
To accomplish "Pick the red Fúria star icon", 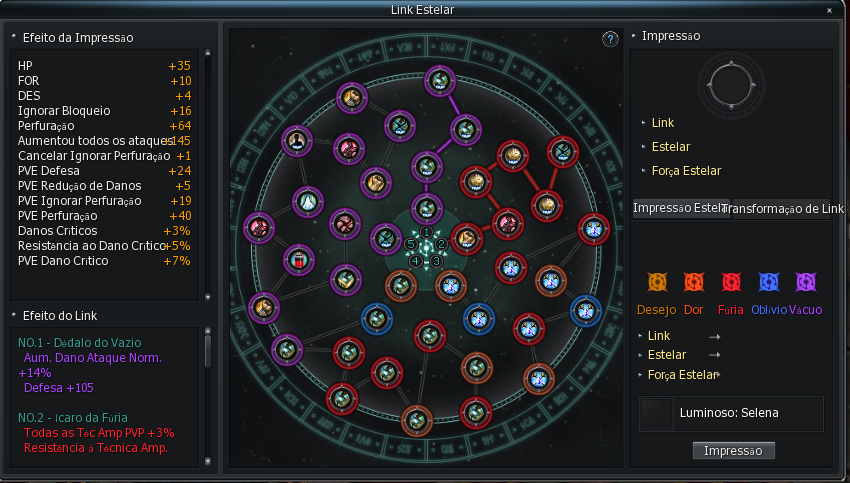I will (731, 283).
